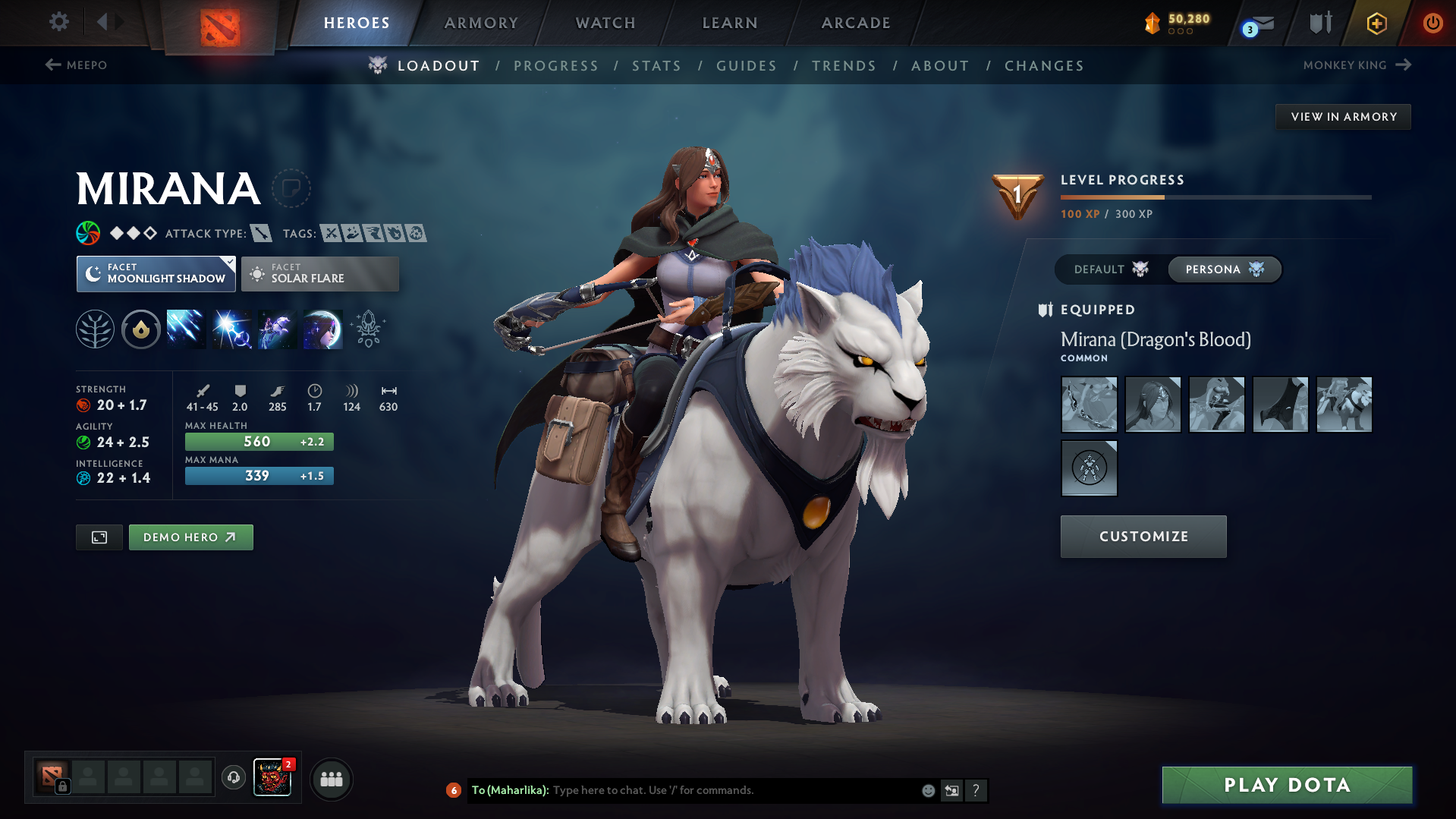Switch to the ARCADE menu
The height and width of the screenshot is (819, 1456).
pyautogui.click(x=855, y=23)
